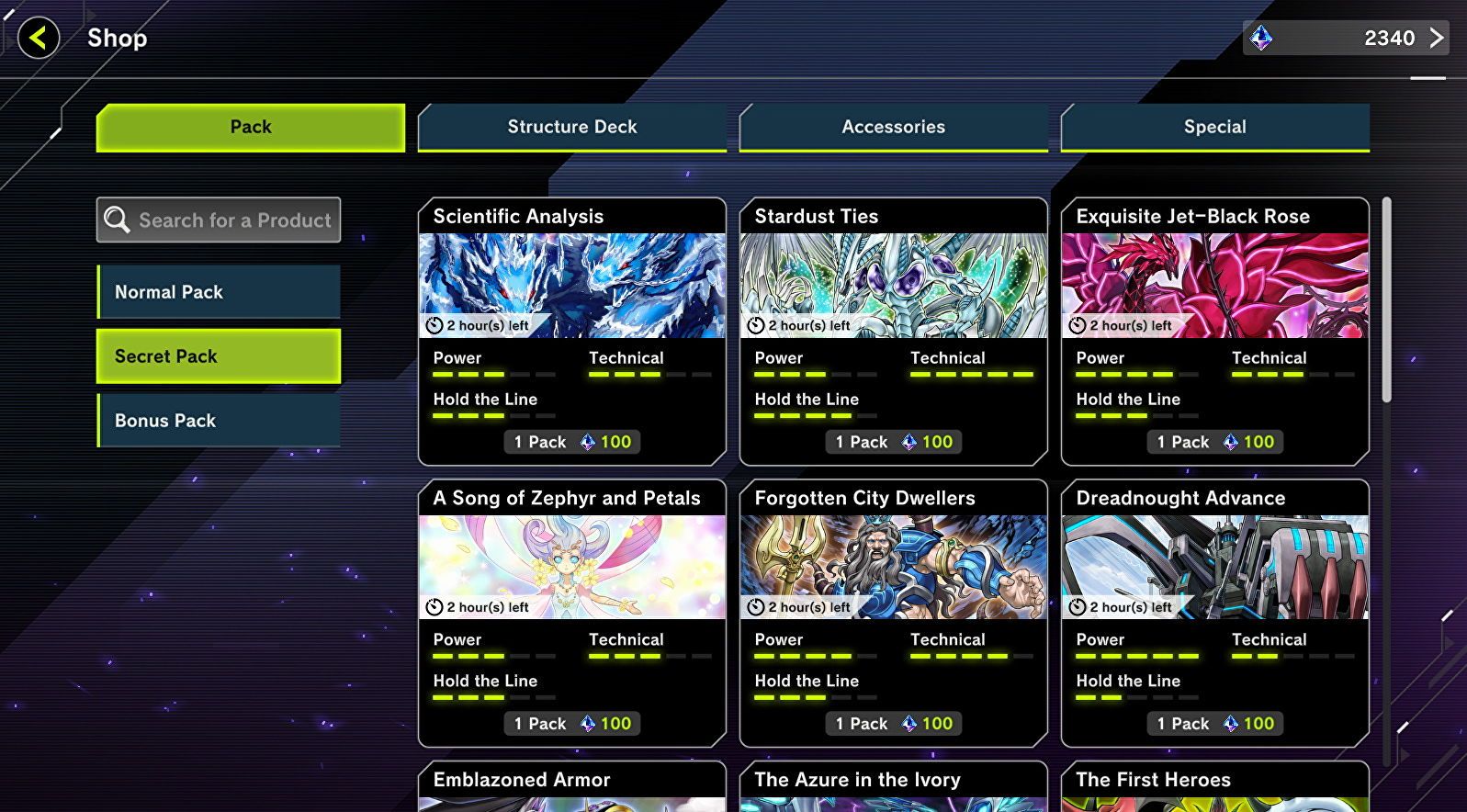This screenshot has width=1467, height=812.
Task: Click the clock icon on Scientific Analysis pack
Action: click(435, 324)
